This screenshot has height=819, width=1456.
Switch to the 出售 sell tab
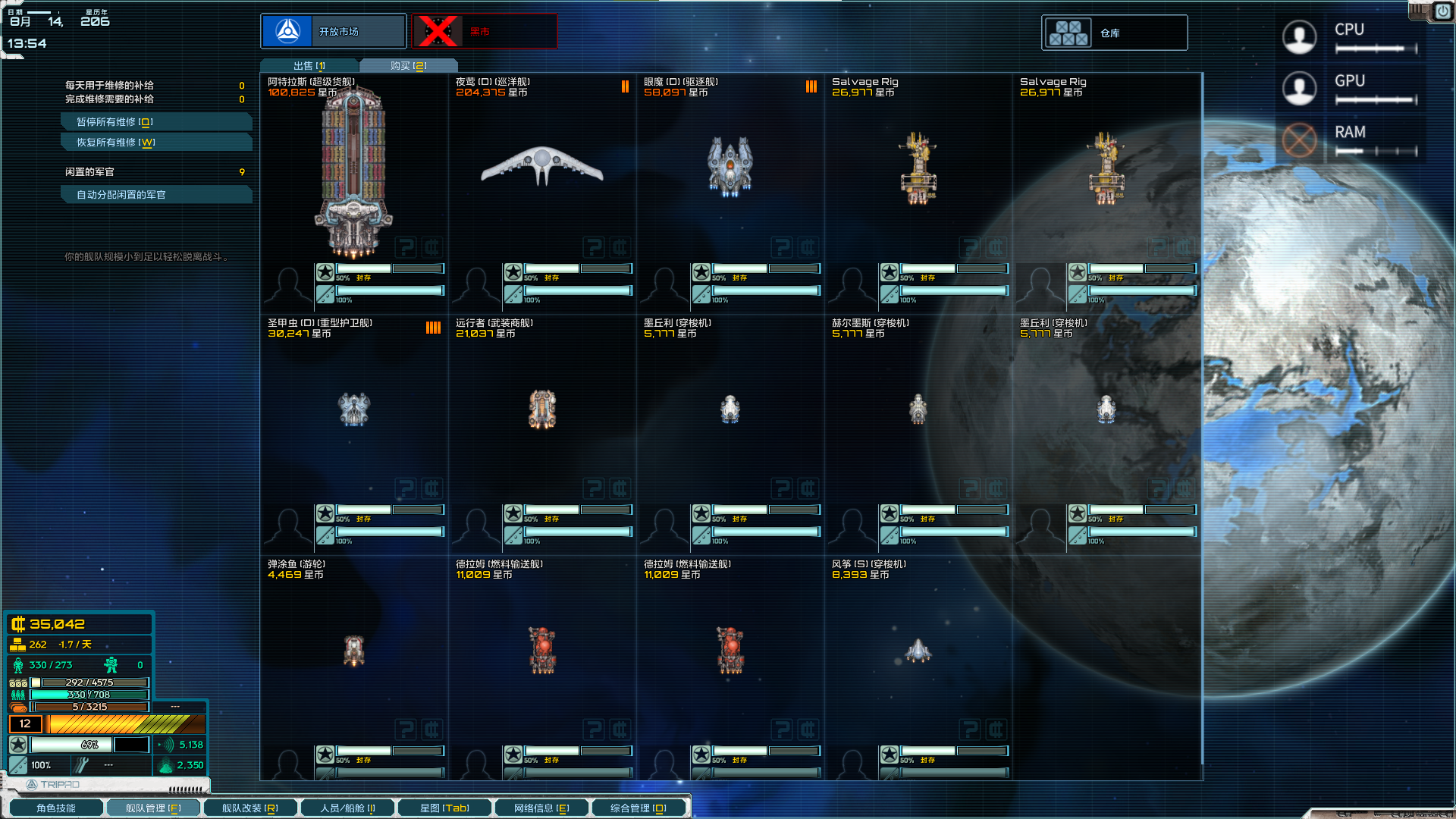[x=309, y=66]
